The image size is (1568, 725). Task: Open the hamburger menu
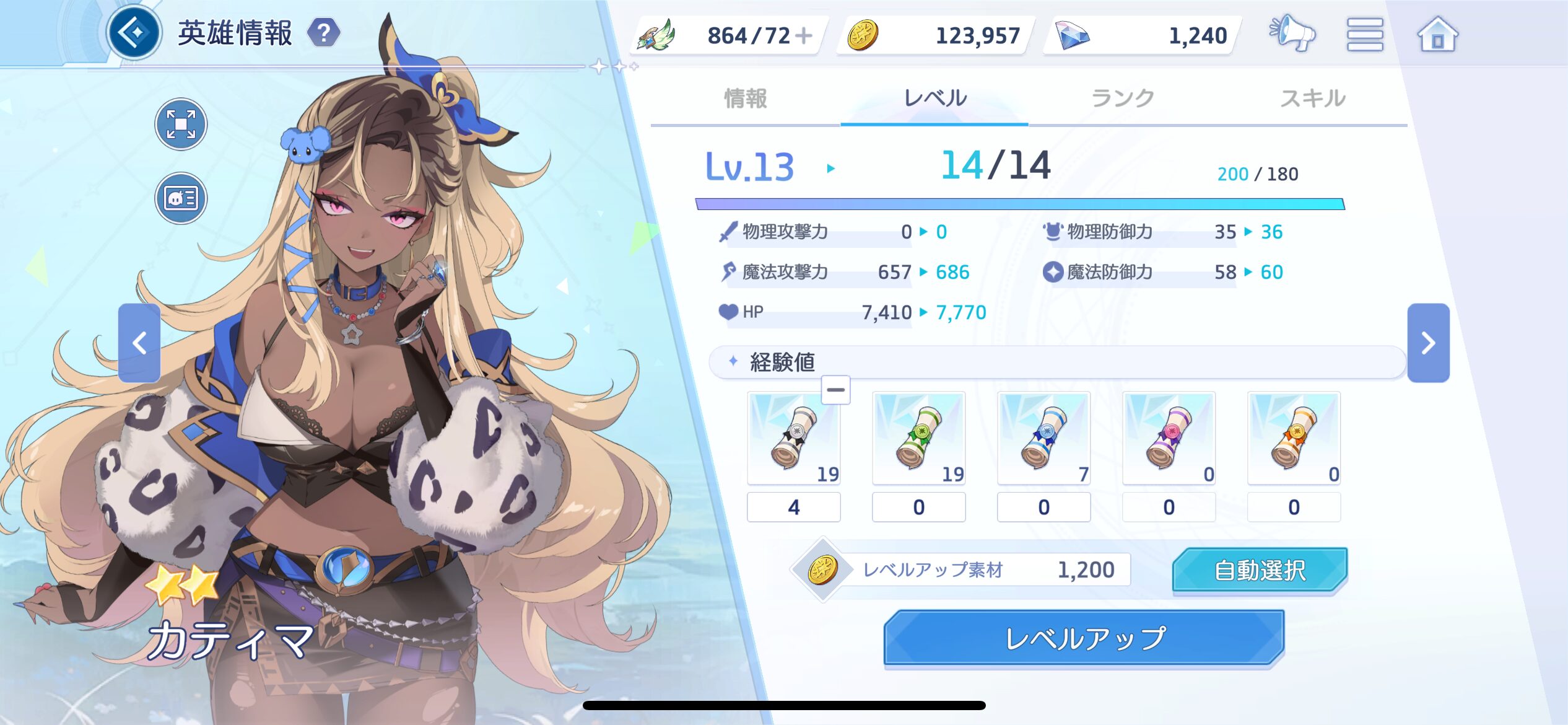(x=1365, y=34)
